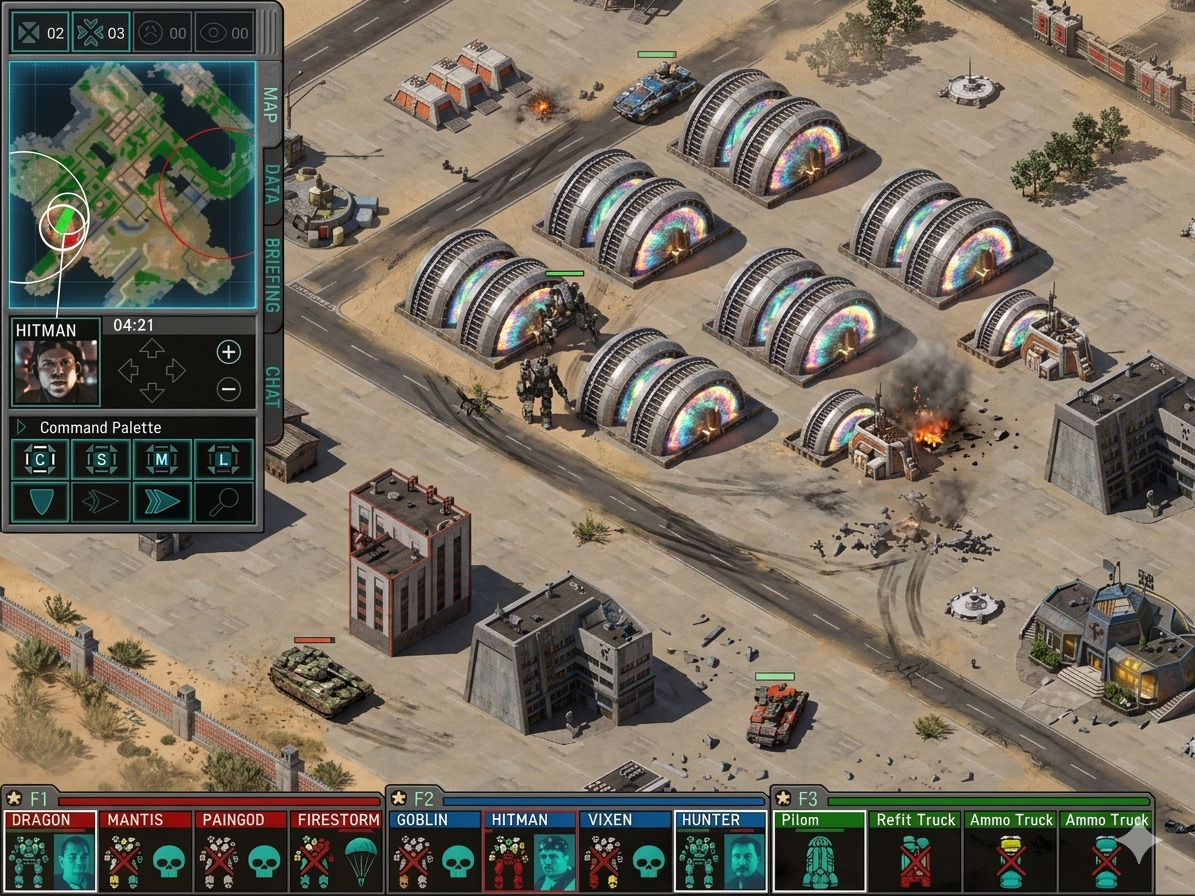Zoom out with the minus button
Image resolution: width=1195 pixels, height=896 pixels.
pos(228,389)
